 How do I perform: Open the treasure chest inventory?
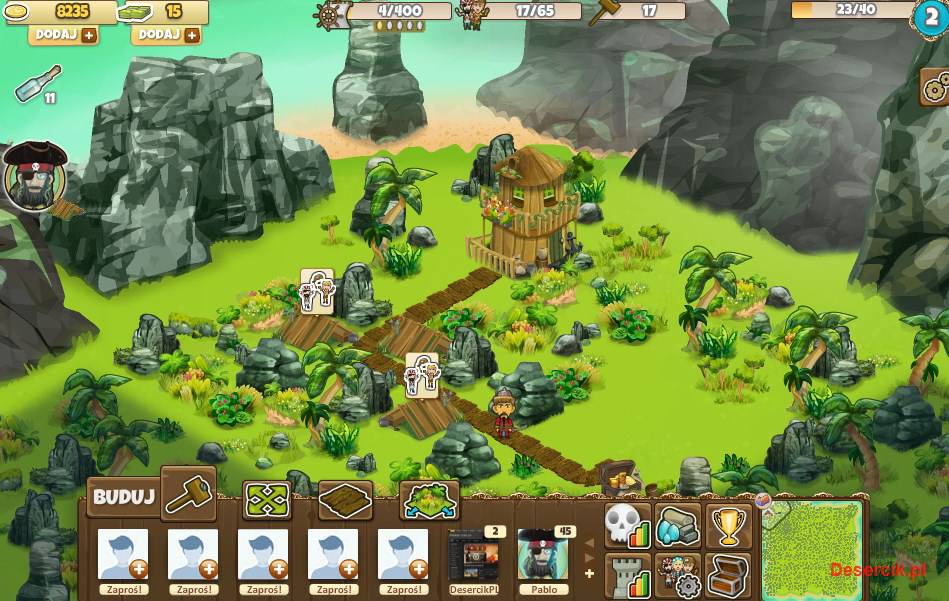[x=729, y=575]
